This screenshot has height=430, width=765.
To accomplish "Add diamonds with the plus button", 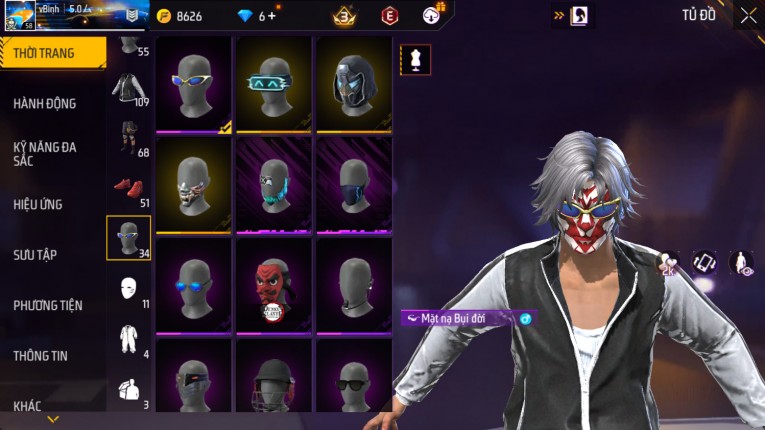I will tap(271, 16).
